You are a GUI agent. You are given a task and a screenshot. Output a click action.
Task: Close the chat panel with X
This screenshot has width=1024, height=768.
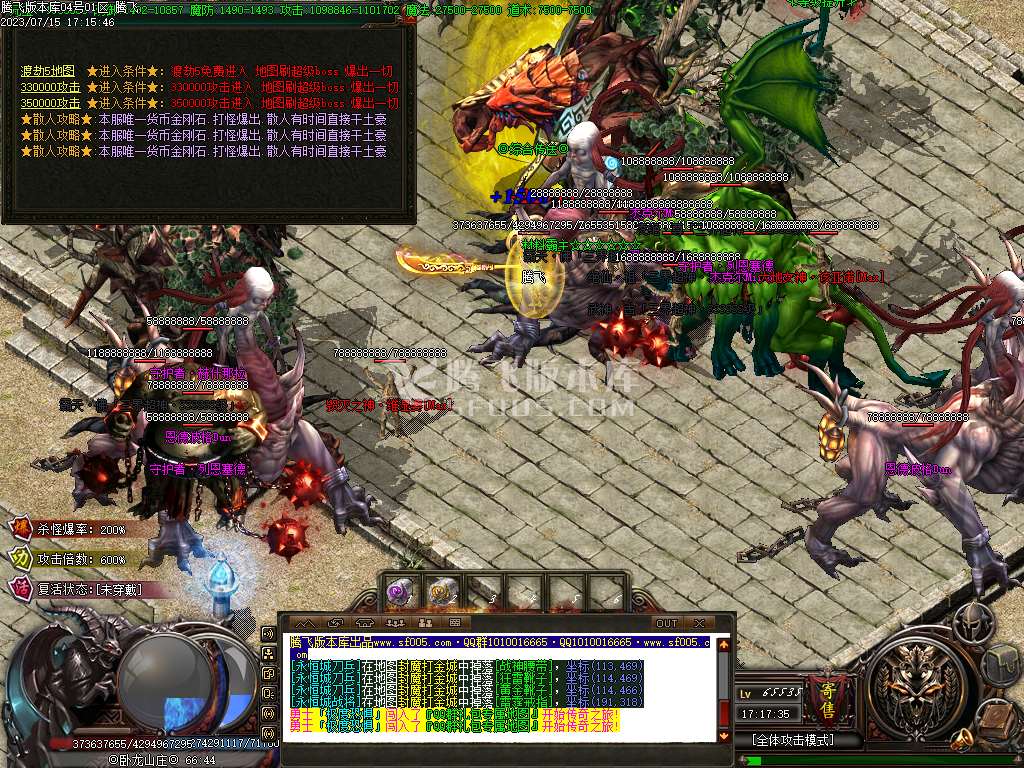coord(699,623)
